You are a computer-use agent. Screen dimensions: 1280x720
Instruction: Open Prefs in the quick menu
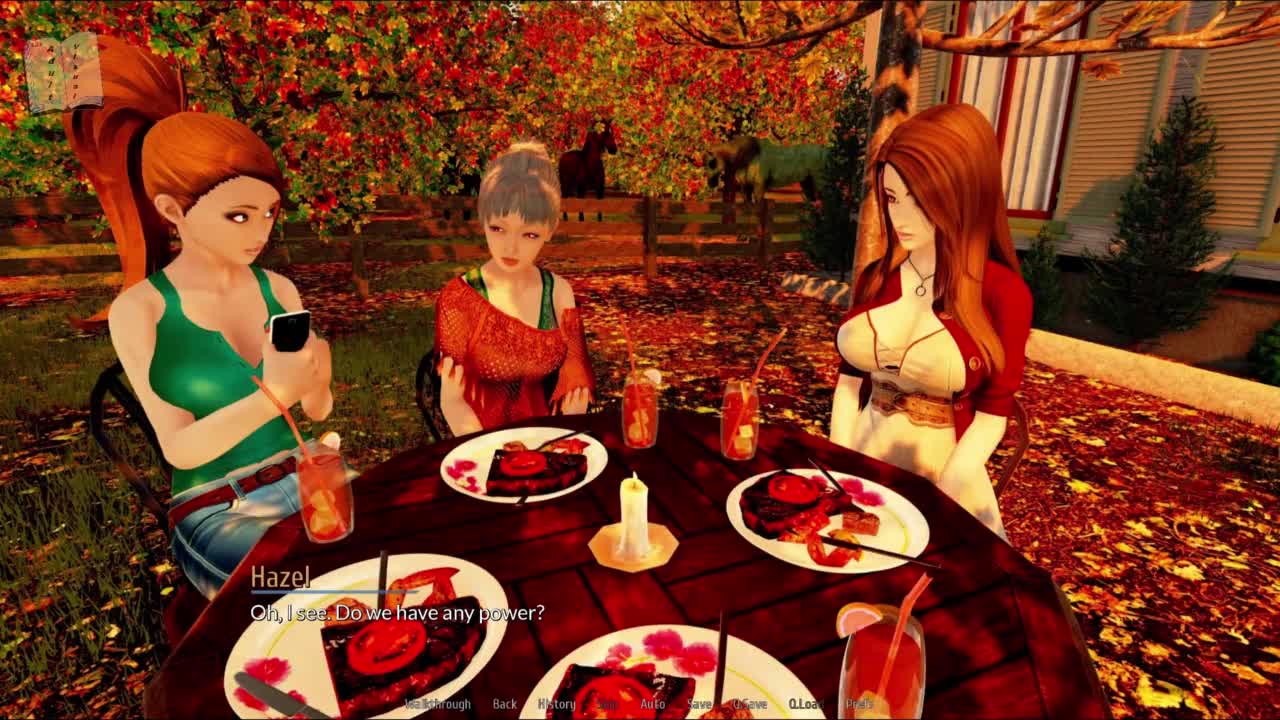pyautogui.click(x=859, y=704)
